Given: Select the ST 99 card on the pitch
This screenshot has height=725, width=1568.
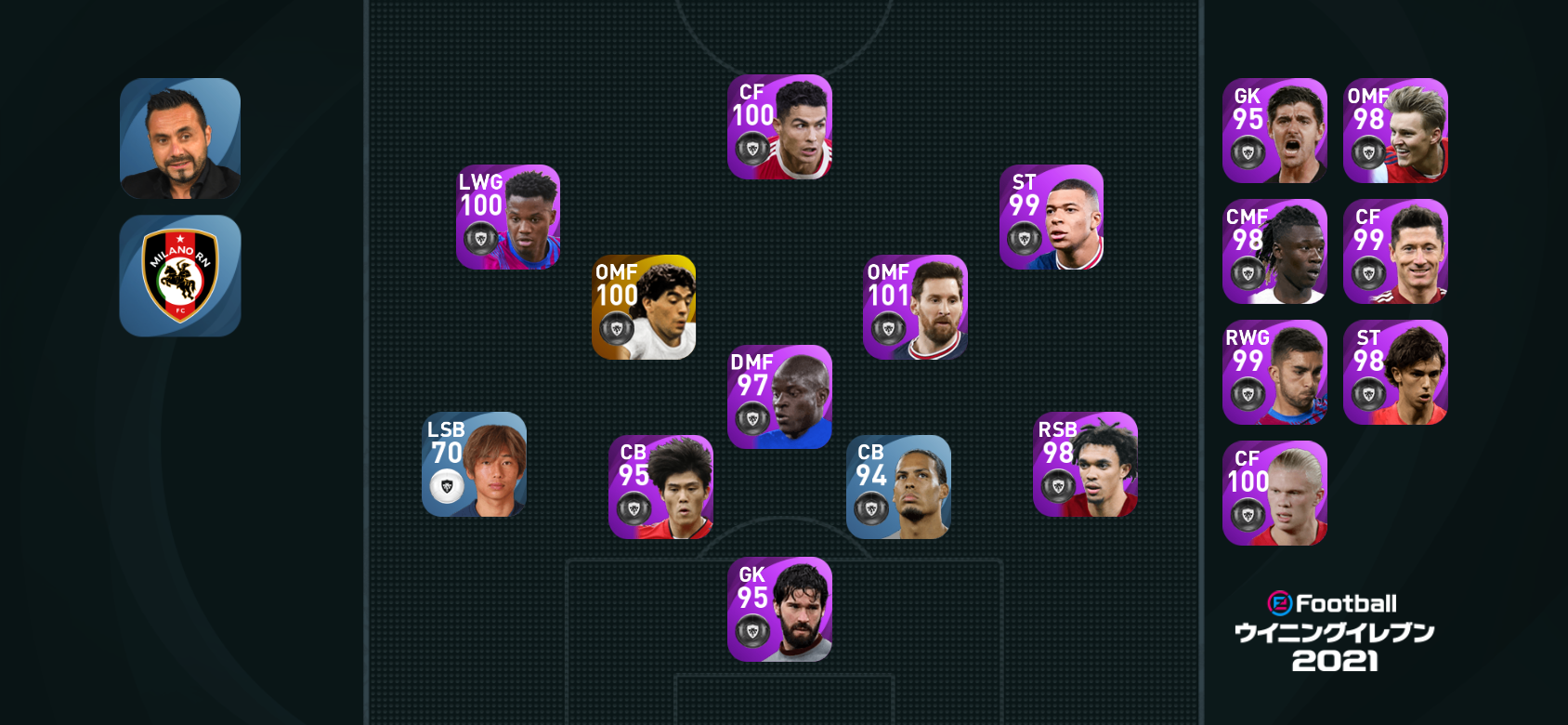Looking at the screenshot, I should coord(1052,217).
